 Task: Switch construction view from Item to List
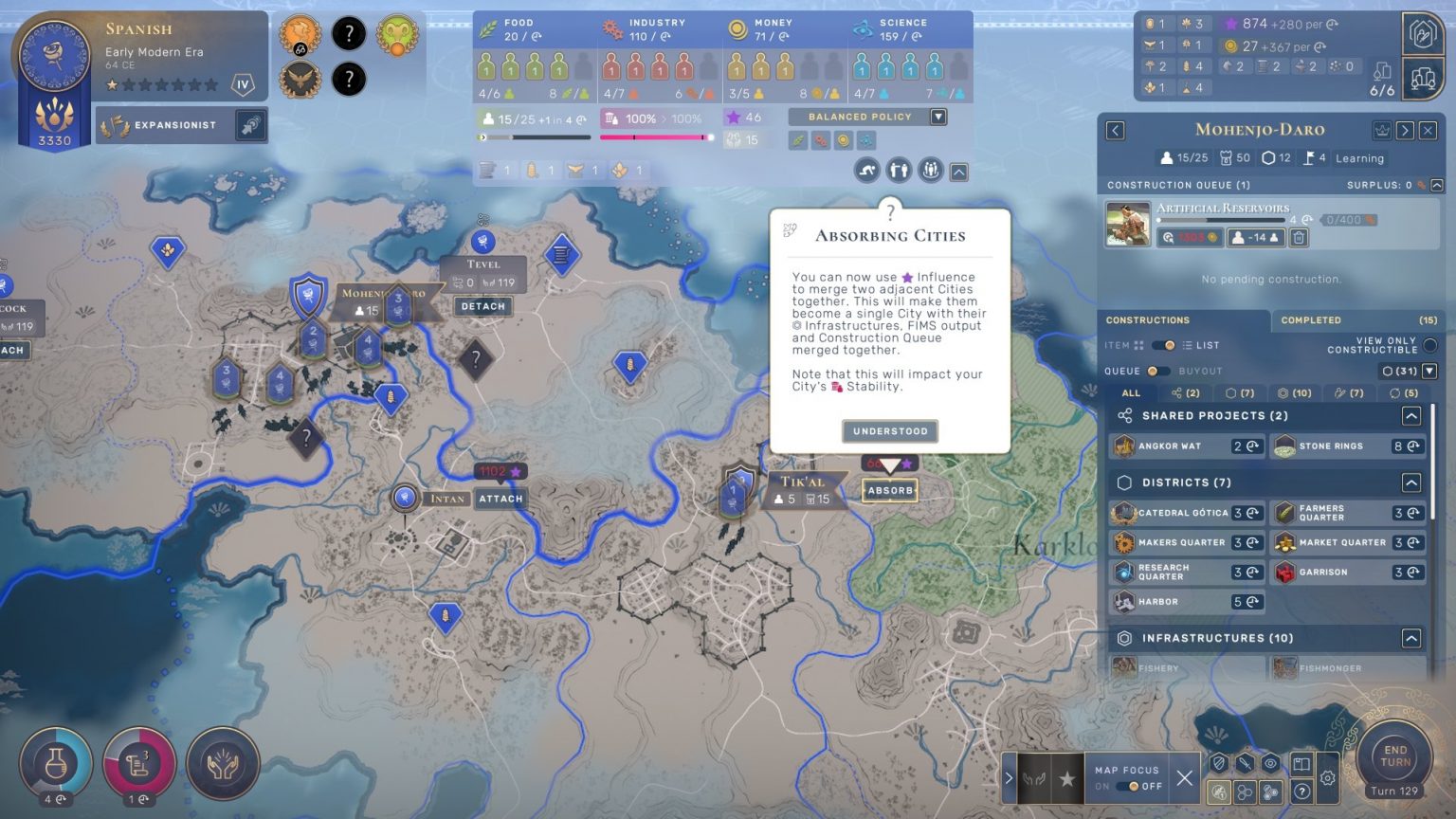(x=1165, y=347)
